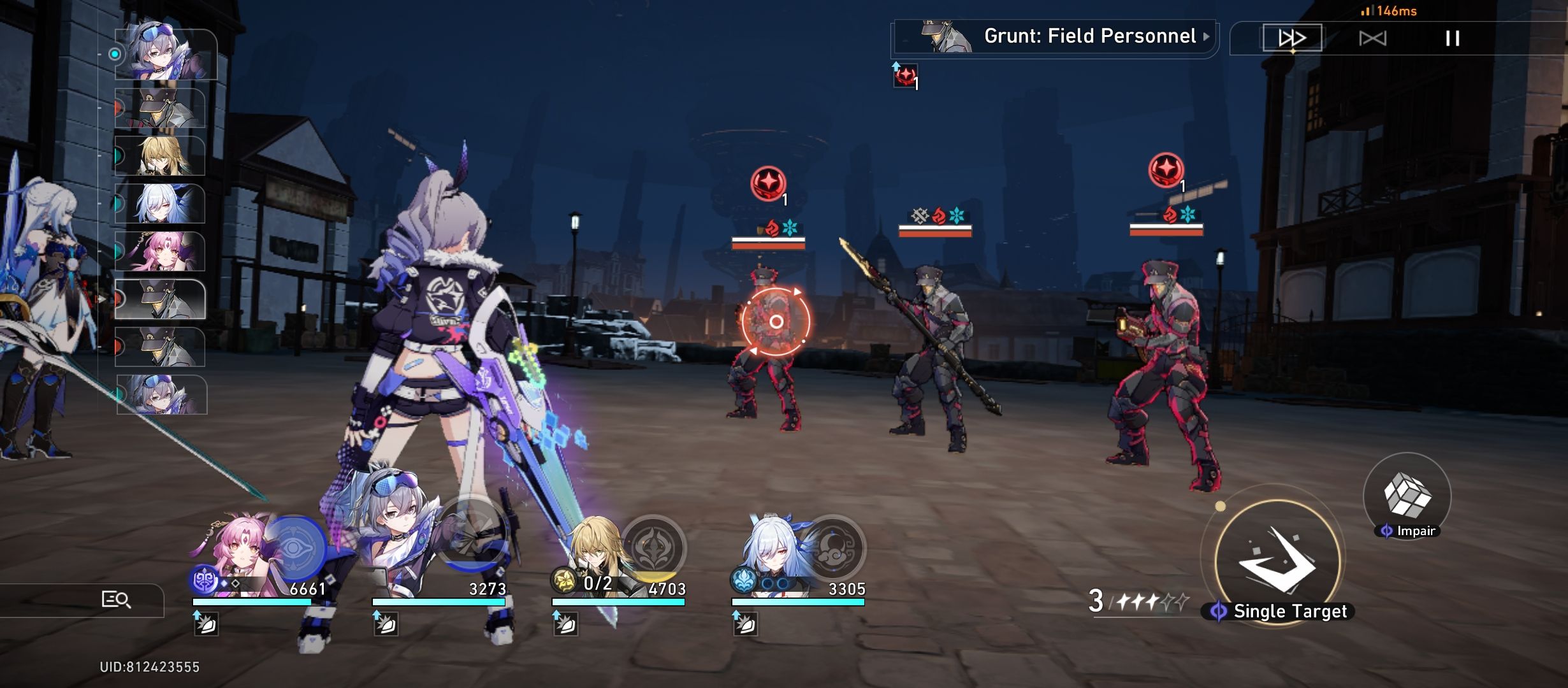Pause the ongoing battle
Viewport: 1568px width, 688px height.
click(x=1453, y=38)
